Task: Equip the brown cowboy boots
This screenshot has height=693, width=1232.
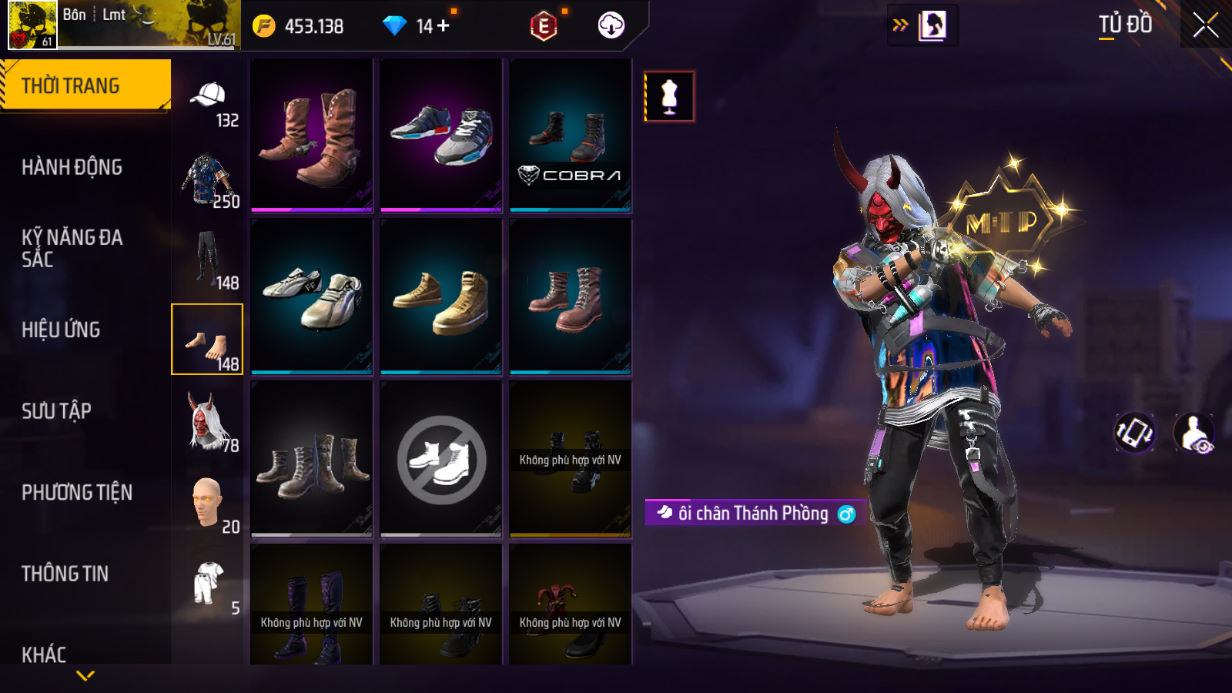Action: pos(312,135)
